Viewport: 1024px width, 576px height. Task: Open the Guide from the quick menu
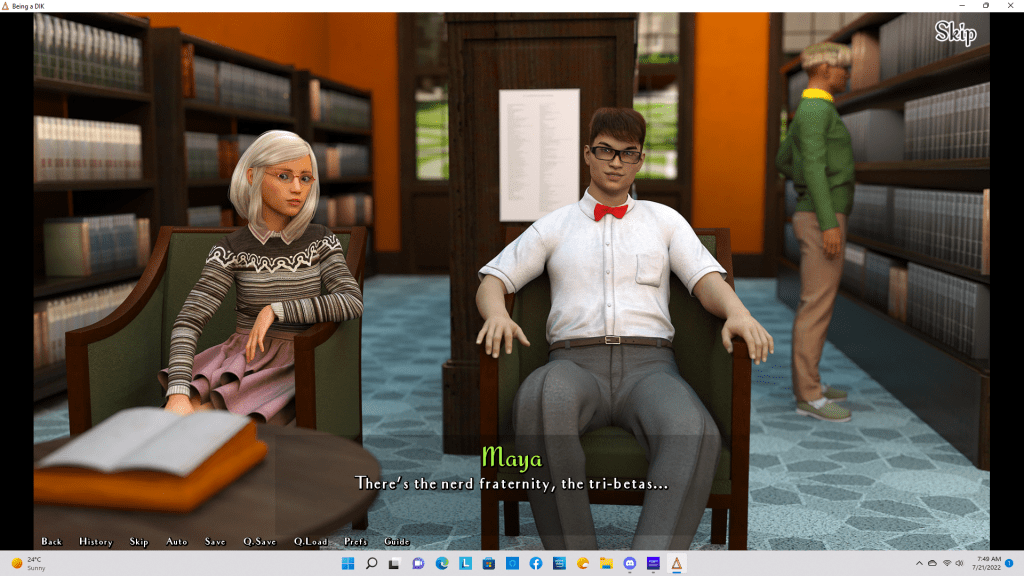[x=397, y=542]
